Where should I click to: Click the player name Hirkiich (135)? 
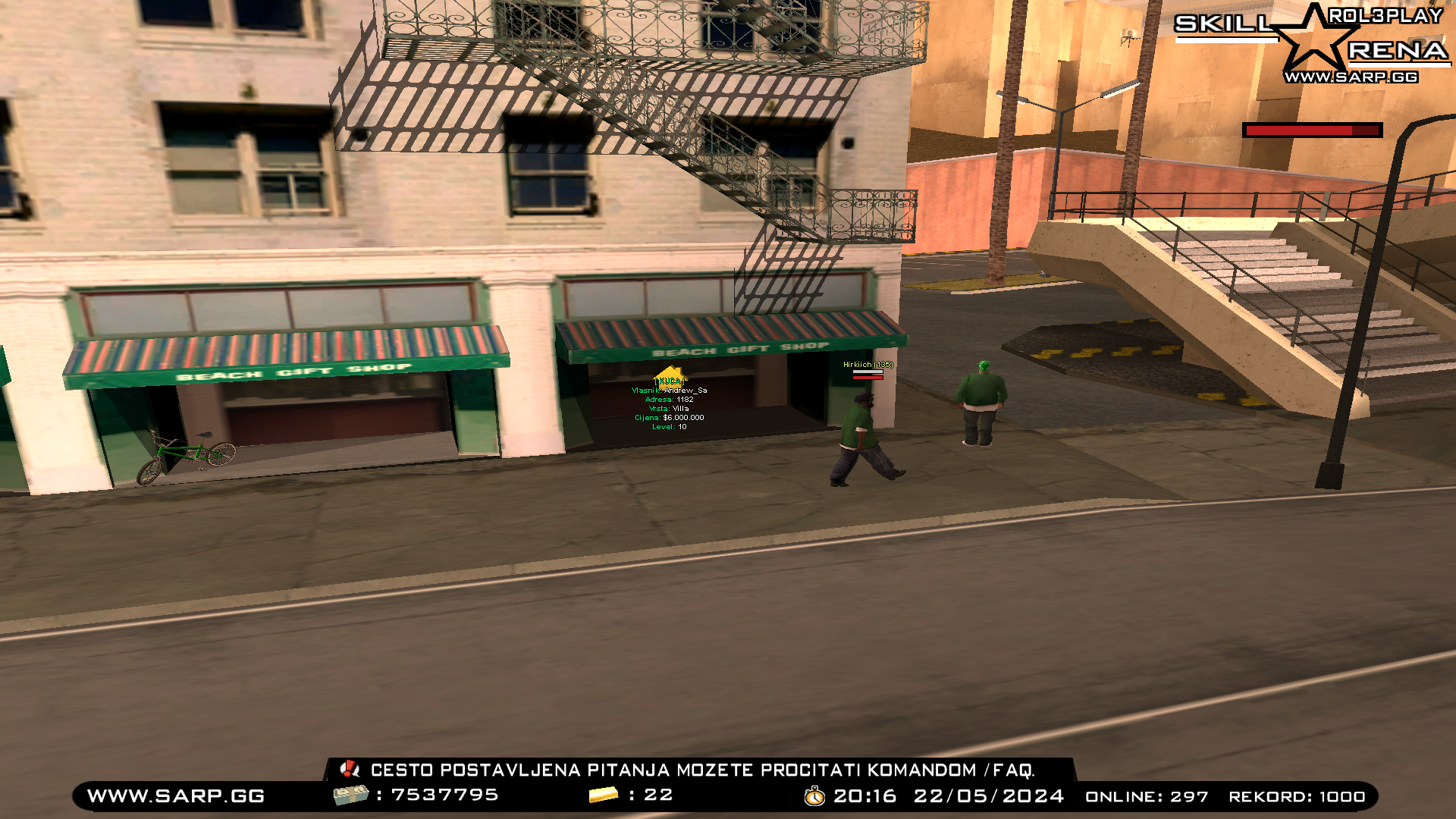(x=867, y=365)
